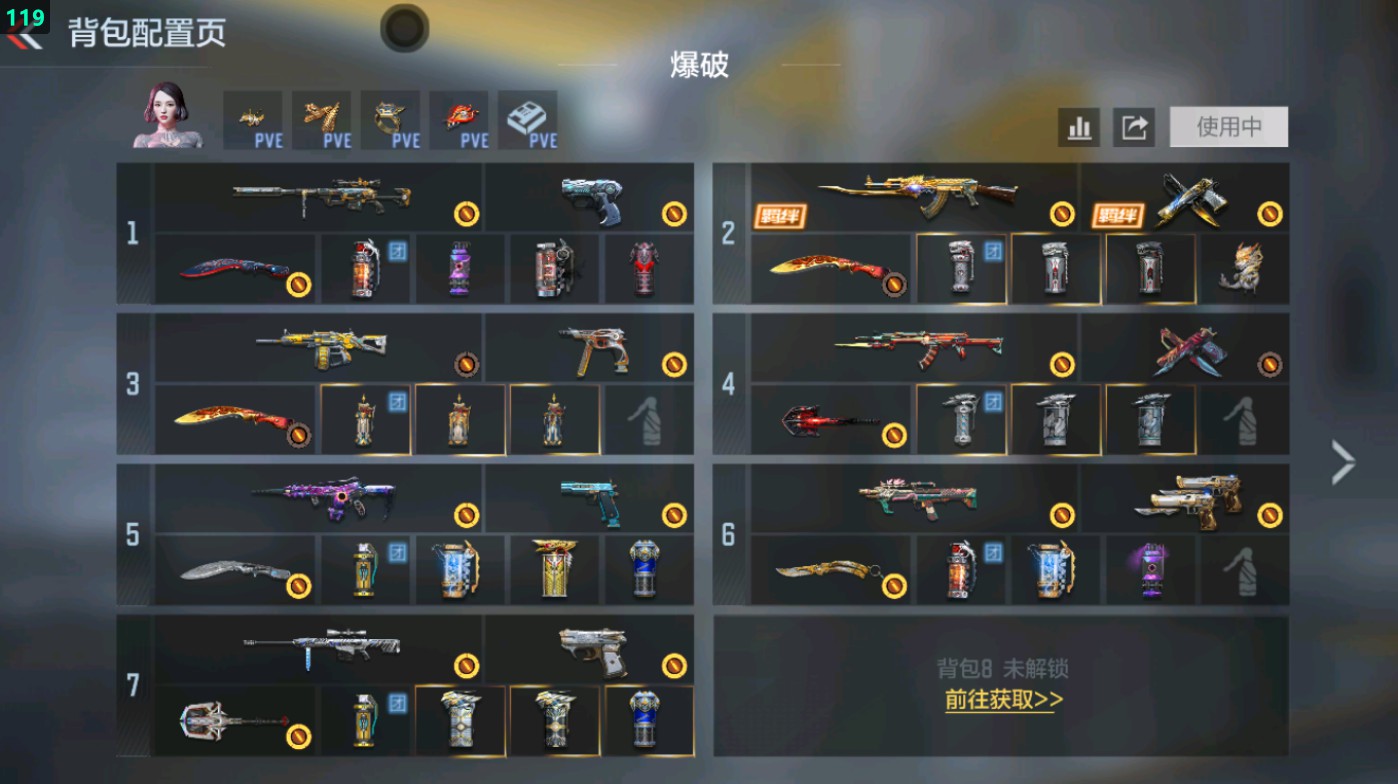
Task: Click the share loadout icon
Action: click(x=1133, y=127)
